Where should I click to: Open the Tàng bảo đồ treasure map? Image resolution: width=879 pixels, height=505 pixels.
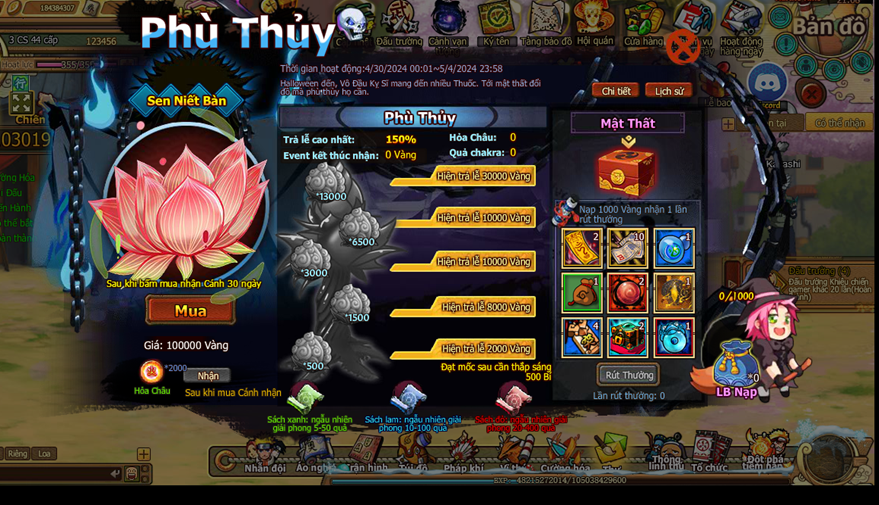tap(546, 22)
